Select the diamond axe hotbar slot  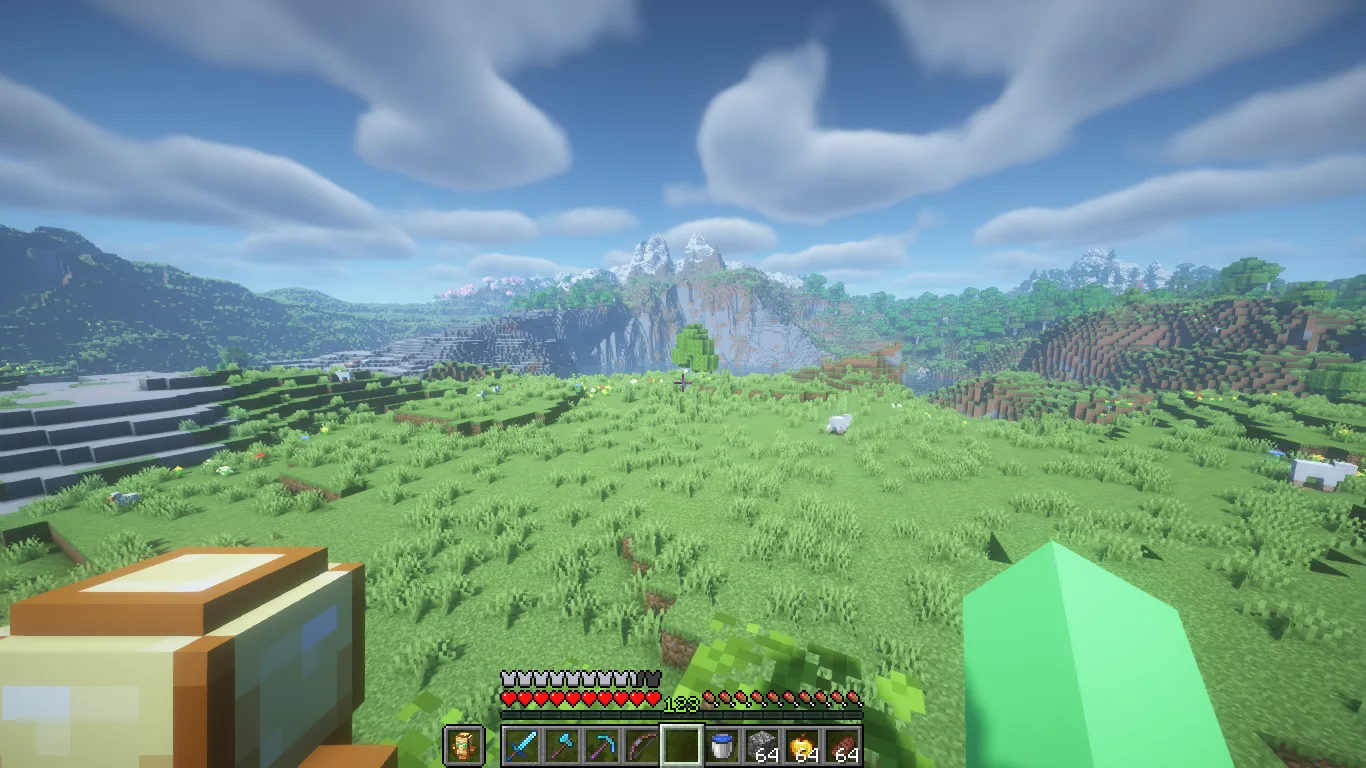(561, 746)
